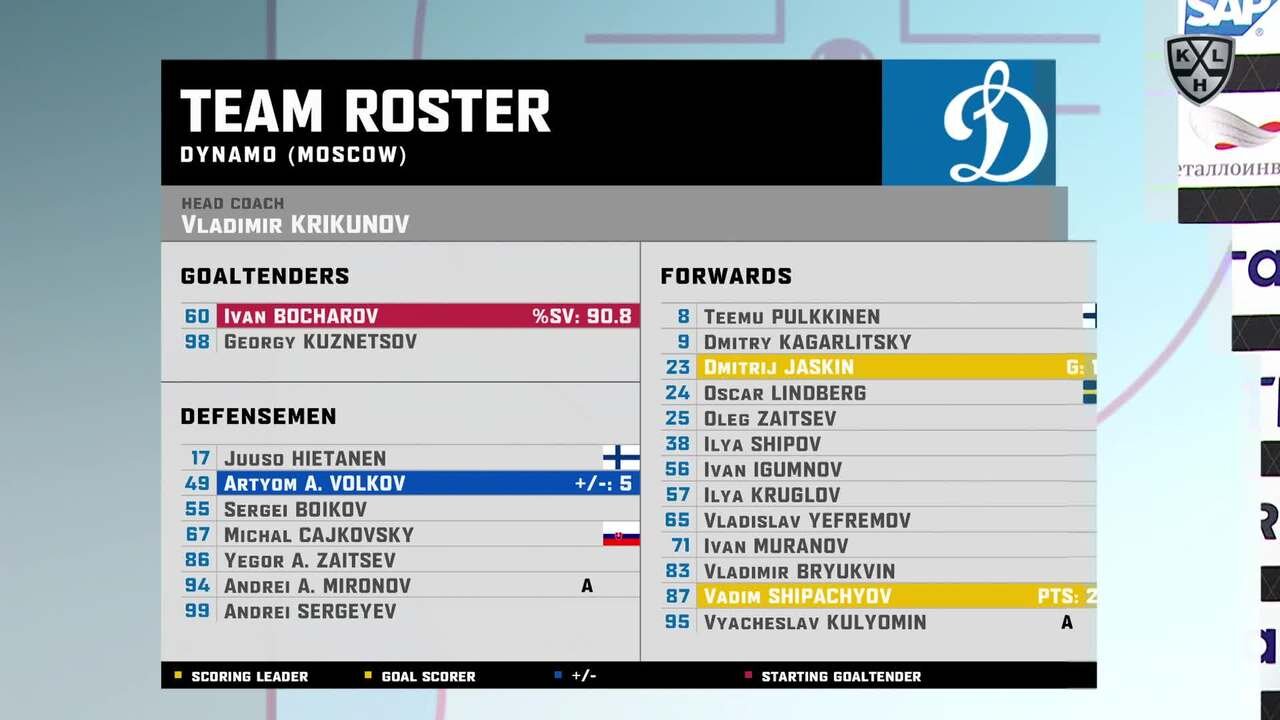Choose Vyacheslav Kulyomin row

[878, 622]
